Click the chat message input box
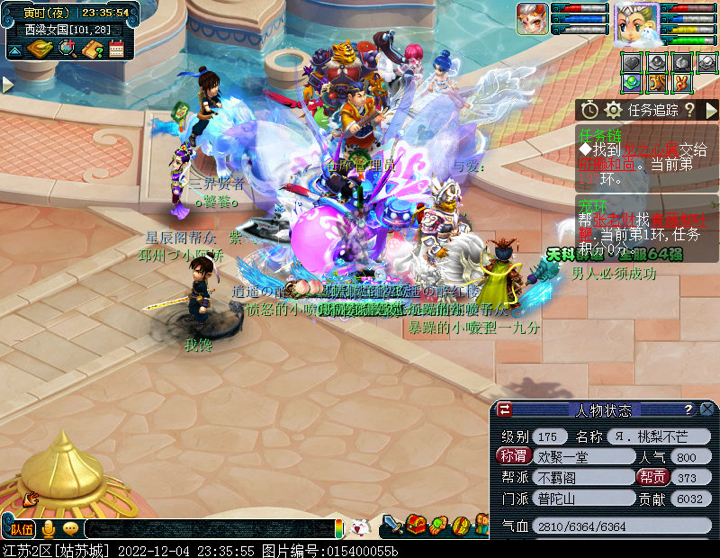Screen dimensions: 720x558 210,528
